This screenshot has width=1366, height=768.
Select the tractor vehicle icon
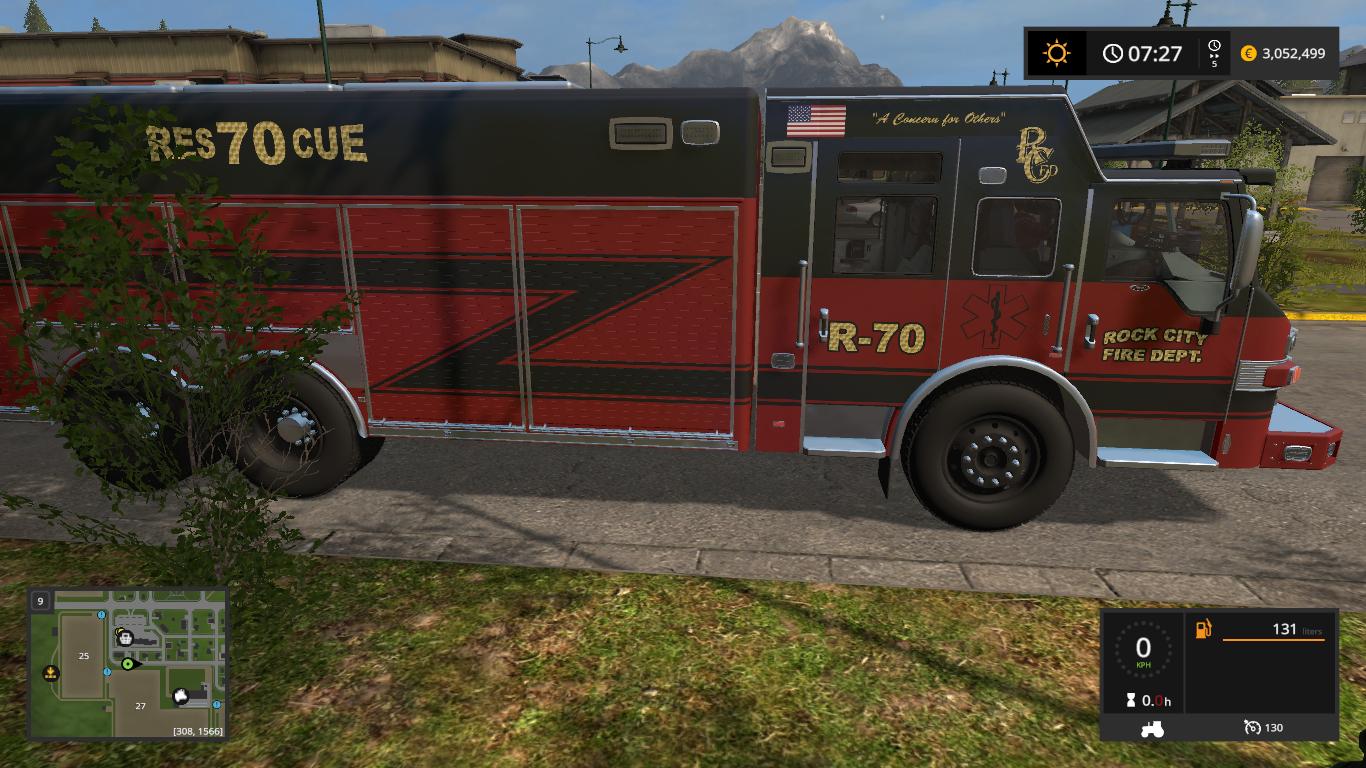tap(1151, 729)
